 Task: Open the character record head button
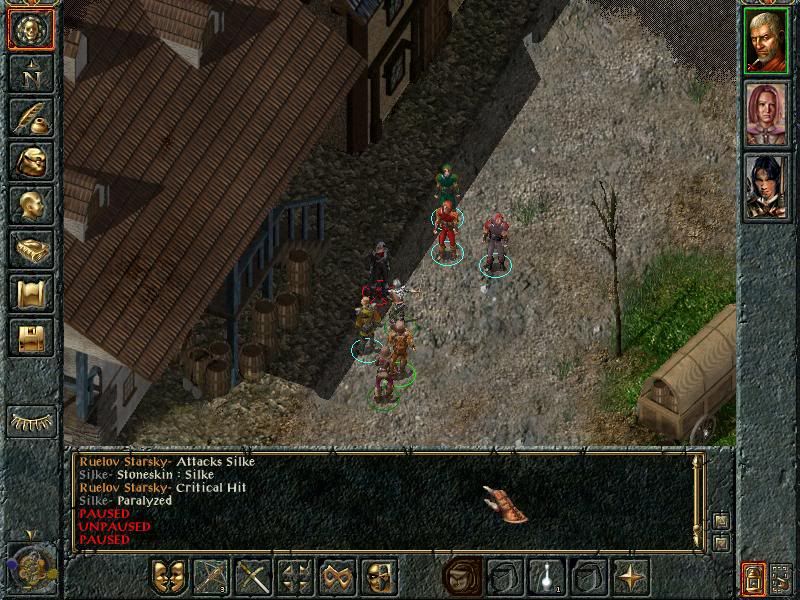pos(30,205)
